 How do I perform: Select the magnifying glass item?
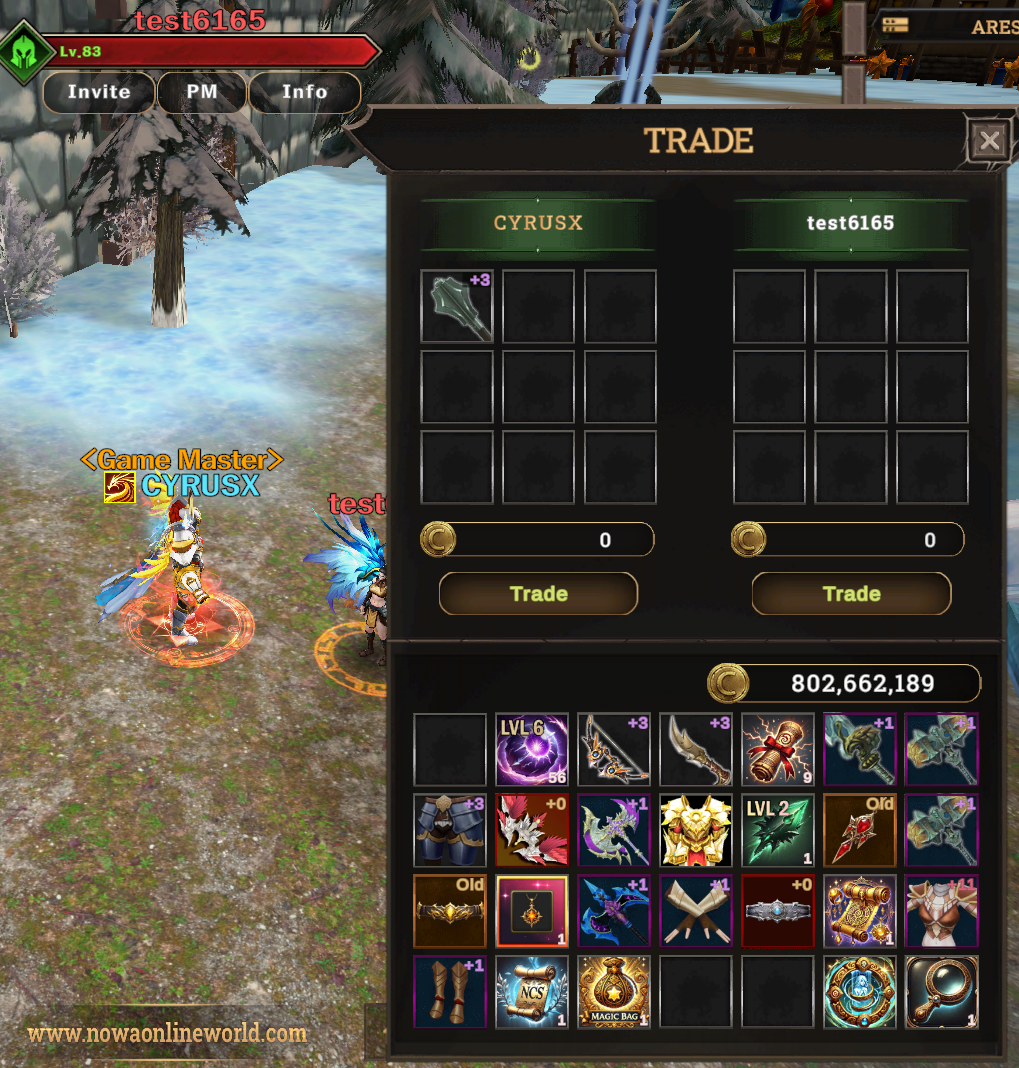pos(942,992)
